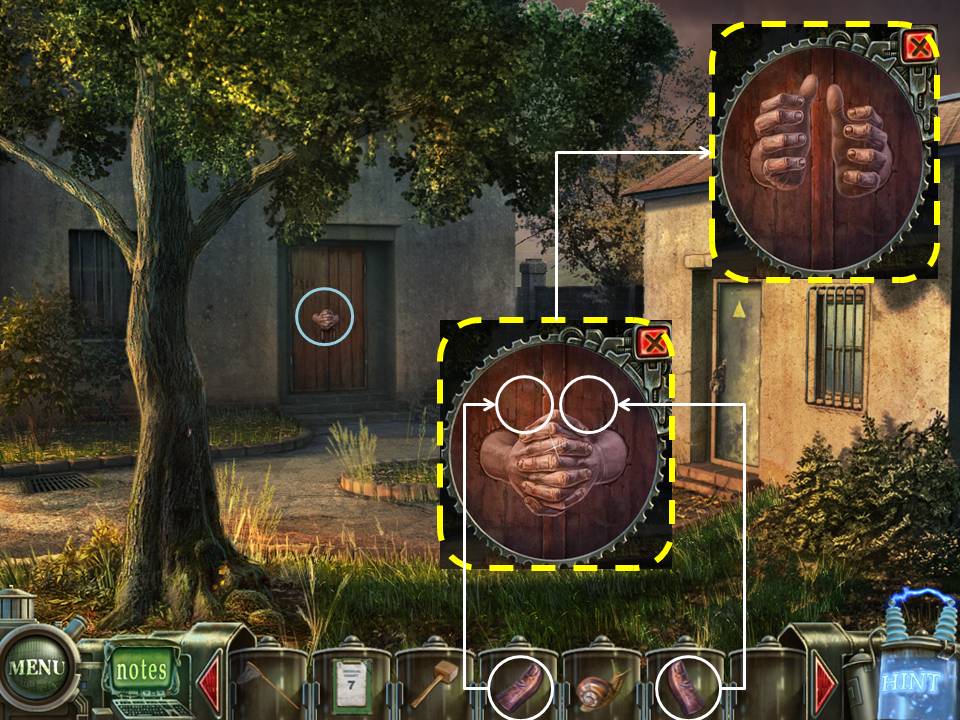Choose the snail from the inventory
This screenshot has height=720, width=960.
click(601, 688)
